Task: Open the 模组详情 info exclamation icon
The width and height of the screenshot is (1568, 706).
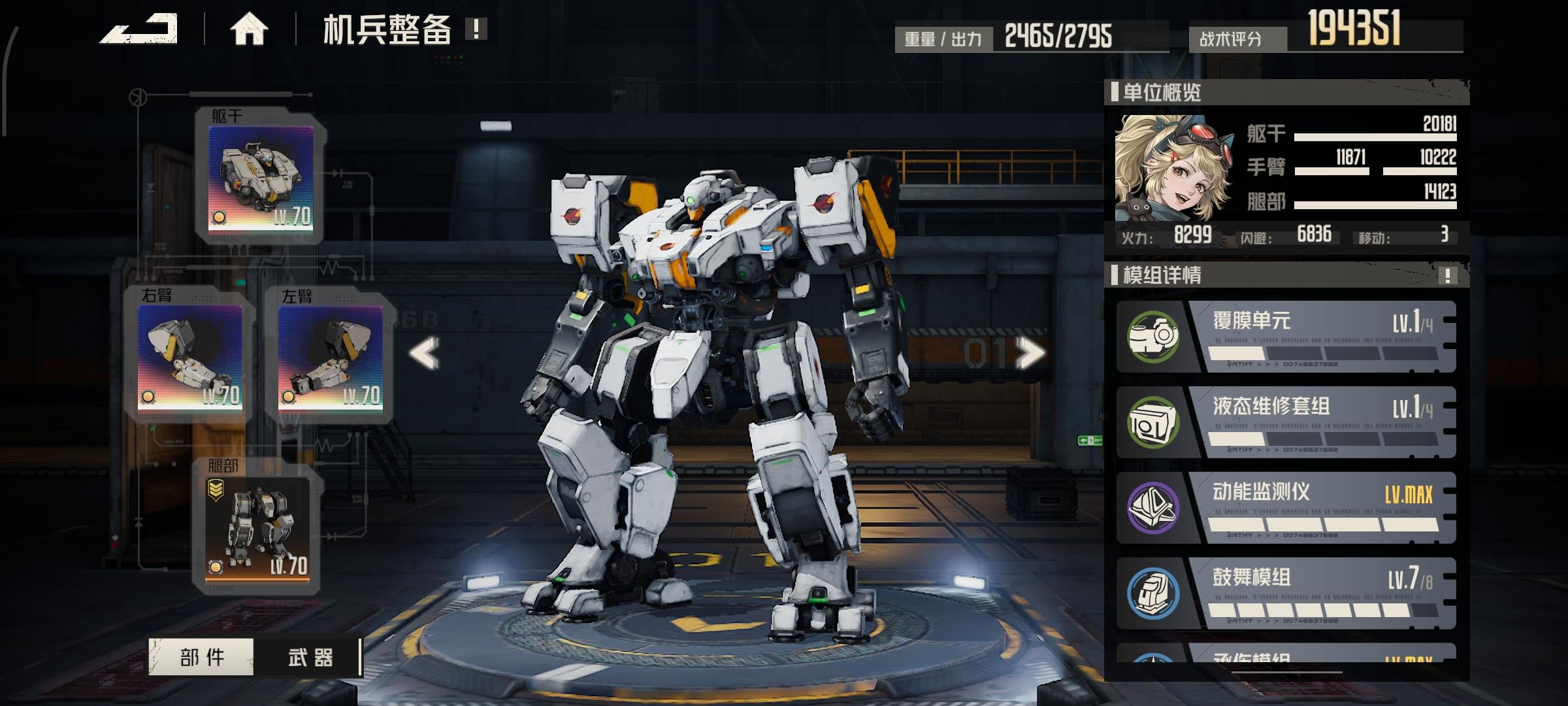Action: pos(1447,275)
